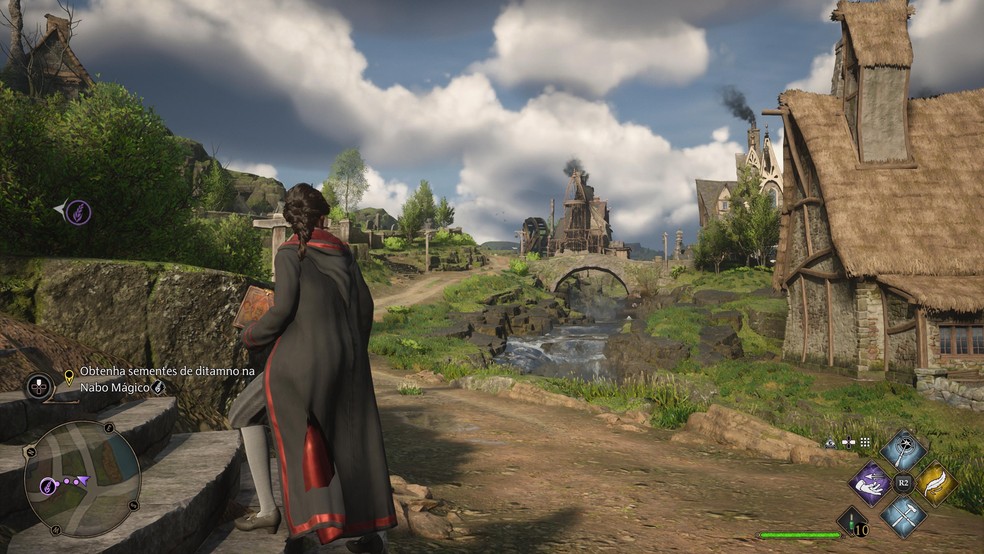Select the purple quest marker on the minimap

pos(47,485)
